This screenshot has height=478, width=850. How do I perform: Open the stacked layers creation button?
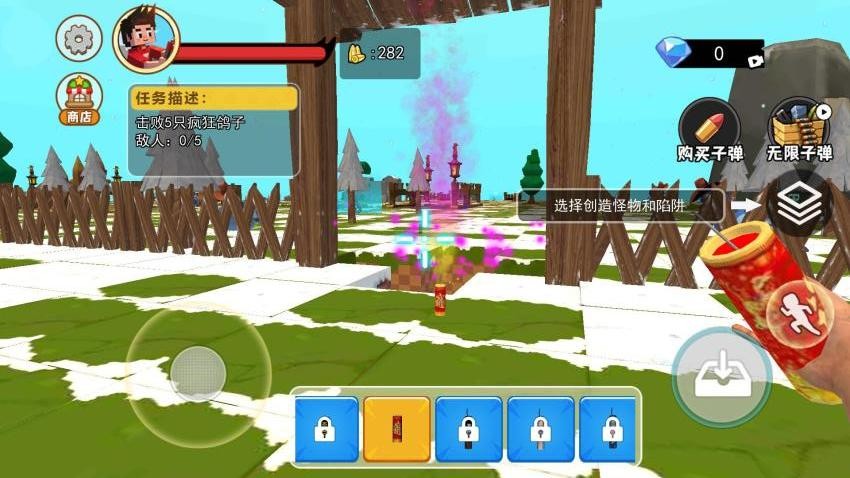point(798,203)
